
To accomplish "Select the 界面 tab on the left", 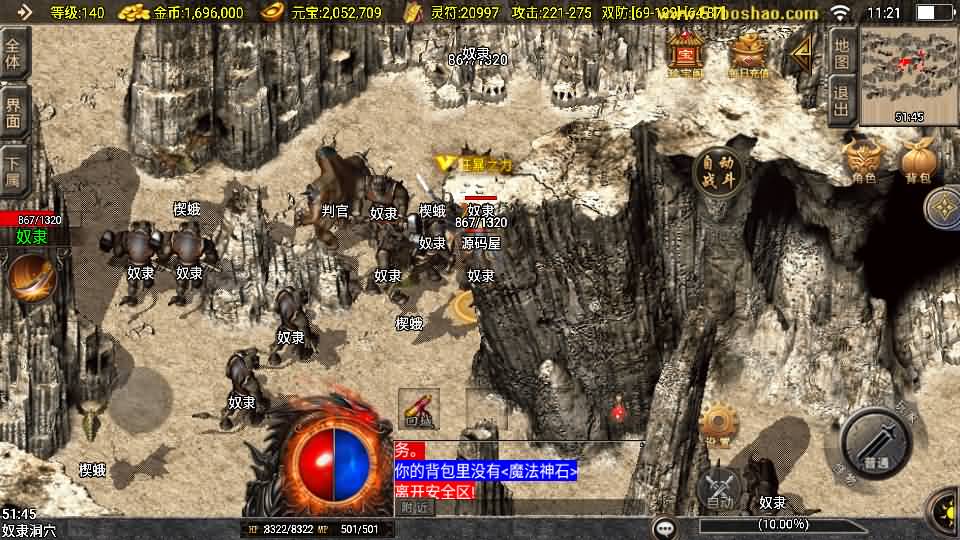I will pyautogui.click(x=14, y=110).
